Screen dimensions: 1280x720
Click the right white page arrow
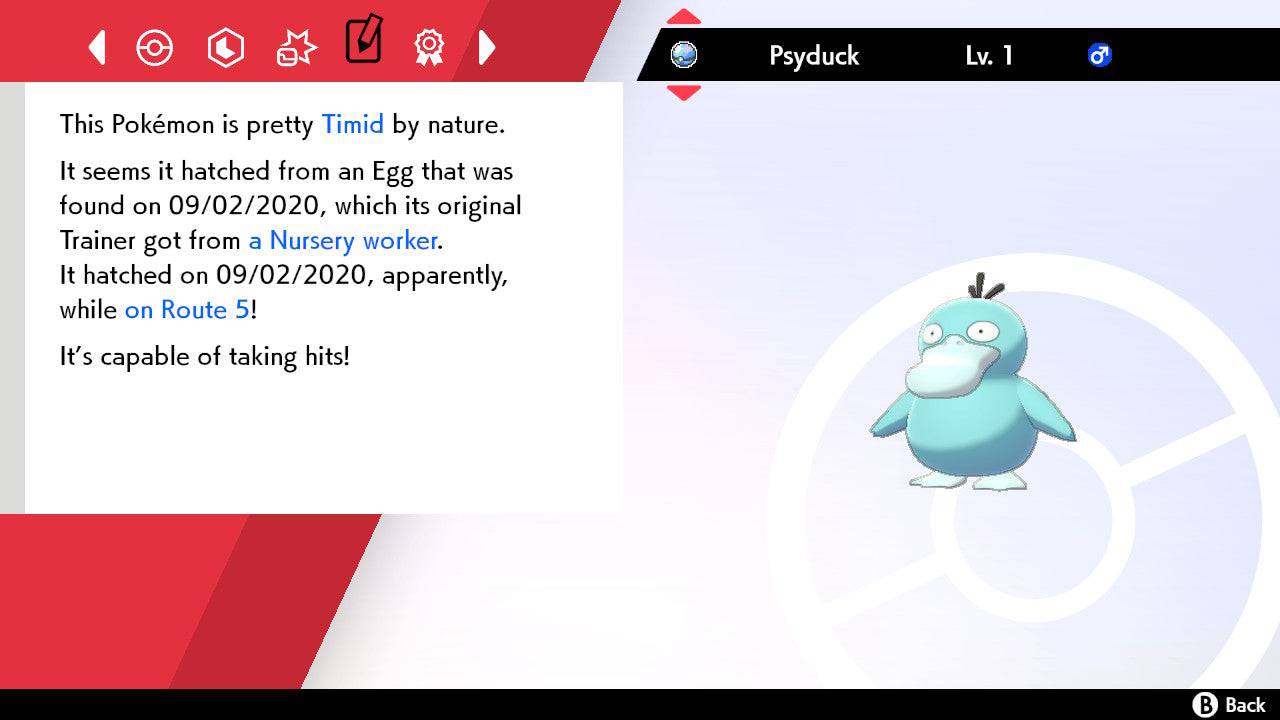(x=488, y=47)
